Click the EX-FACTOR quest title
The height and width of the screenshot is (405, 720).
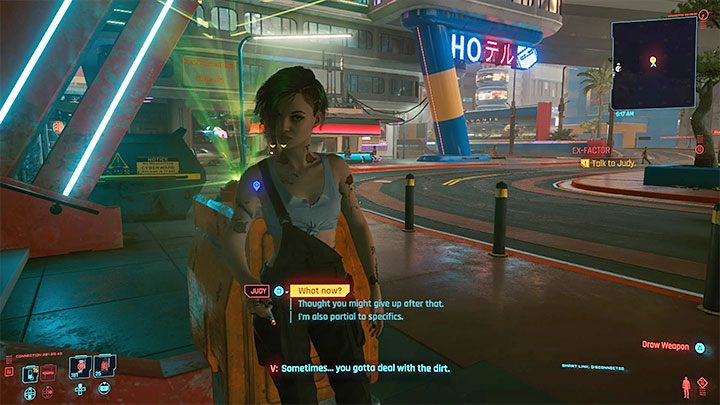coord(591,149)
